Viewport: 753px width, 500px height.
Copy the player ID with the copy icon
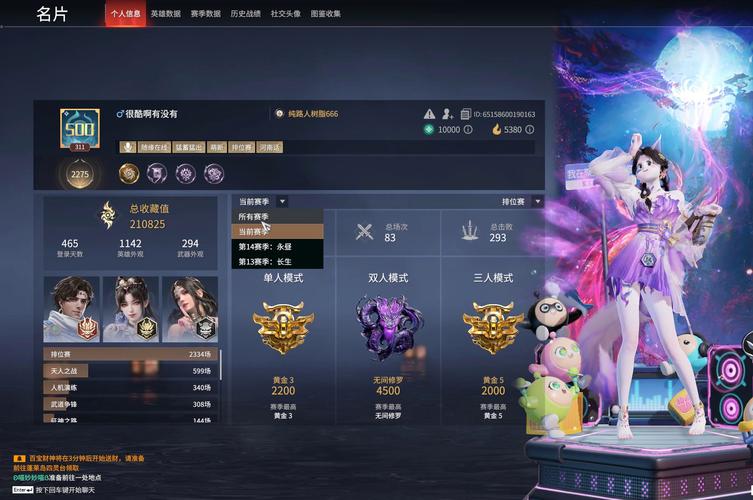(466, 114)
